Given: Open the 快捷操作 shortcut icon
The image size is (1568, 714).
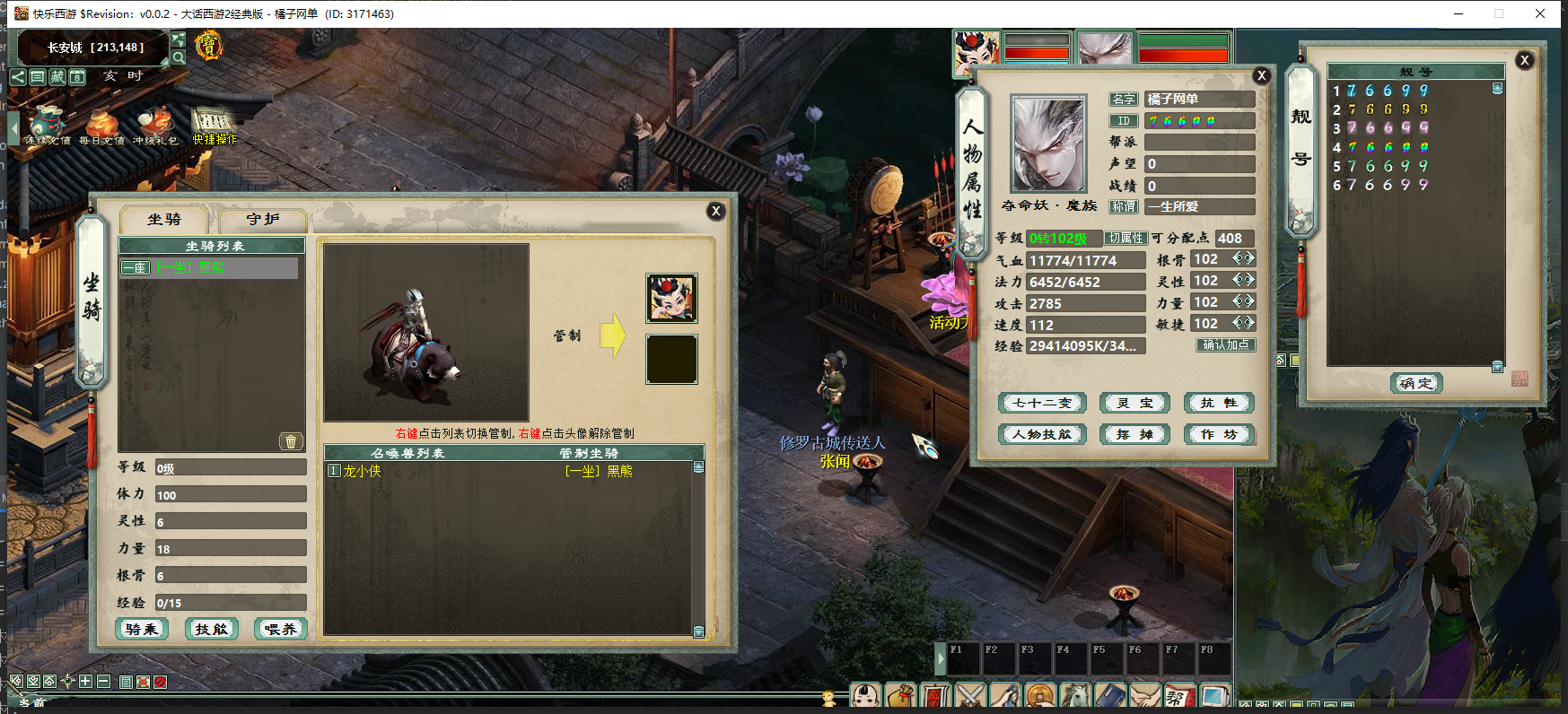Looking at the screenshot, I should coord(214,126).
